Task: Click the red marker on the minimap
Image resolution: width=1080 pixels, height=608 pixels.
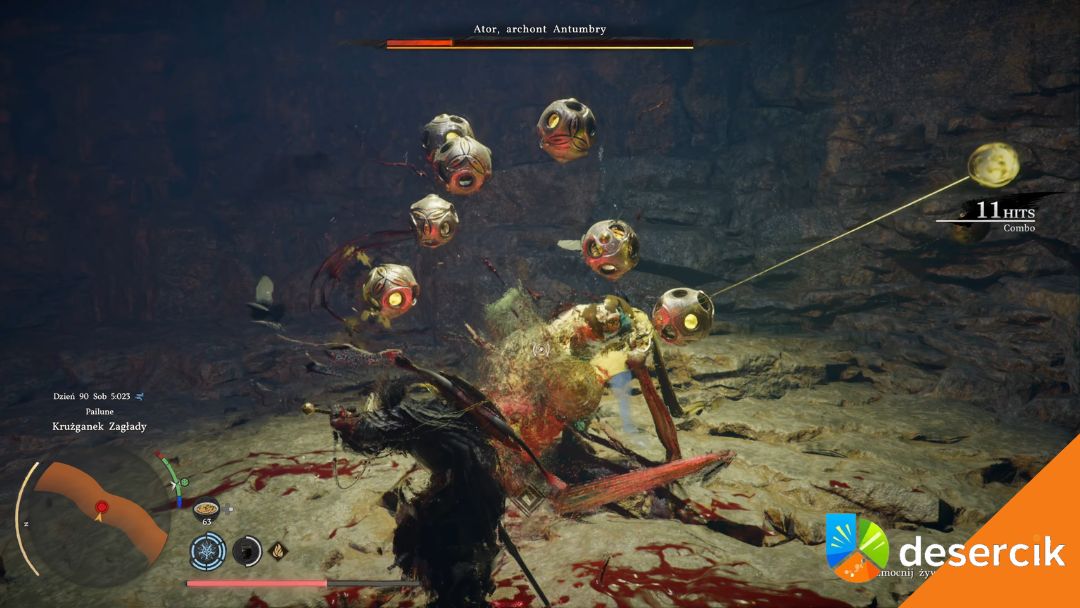Action: coord(101,508)
